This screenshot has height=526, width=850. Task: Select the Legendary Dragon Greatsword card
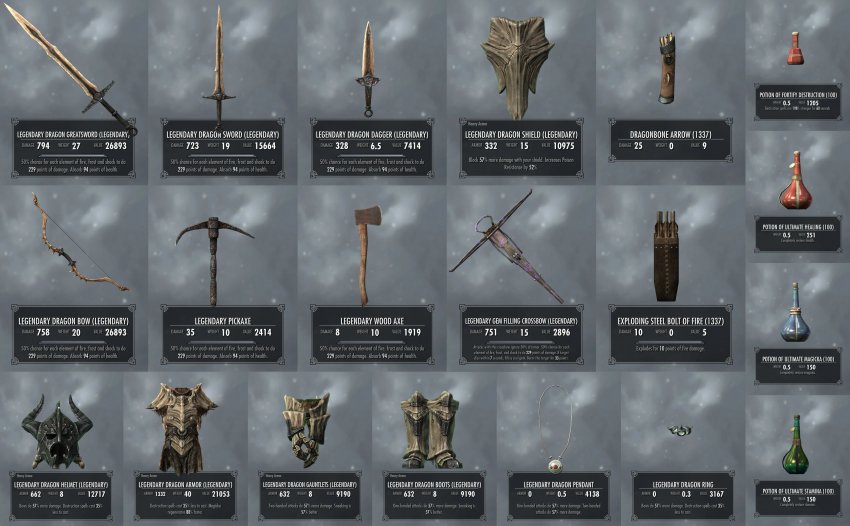click(x=72, y=90)
